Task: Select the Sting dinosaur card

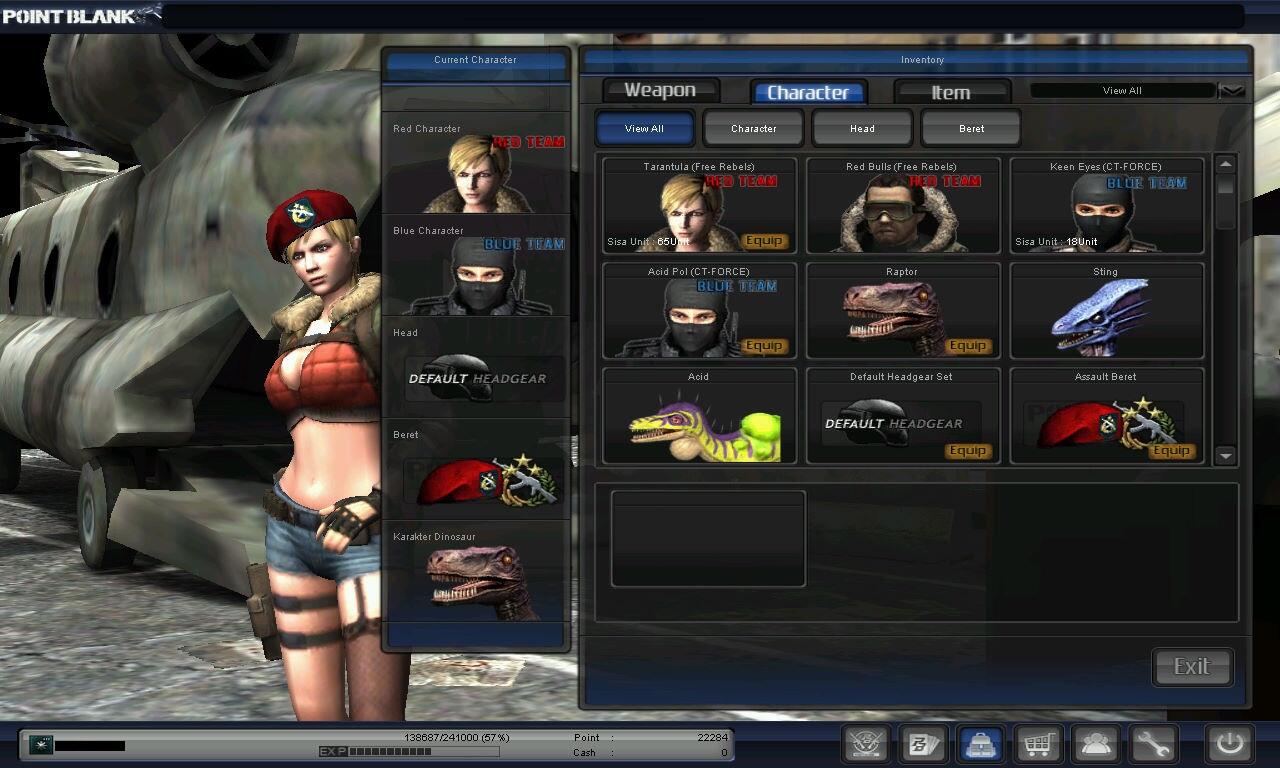Action: coord(1106,311)
